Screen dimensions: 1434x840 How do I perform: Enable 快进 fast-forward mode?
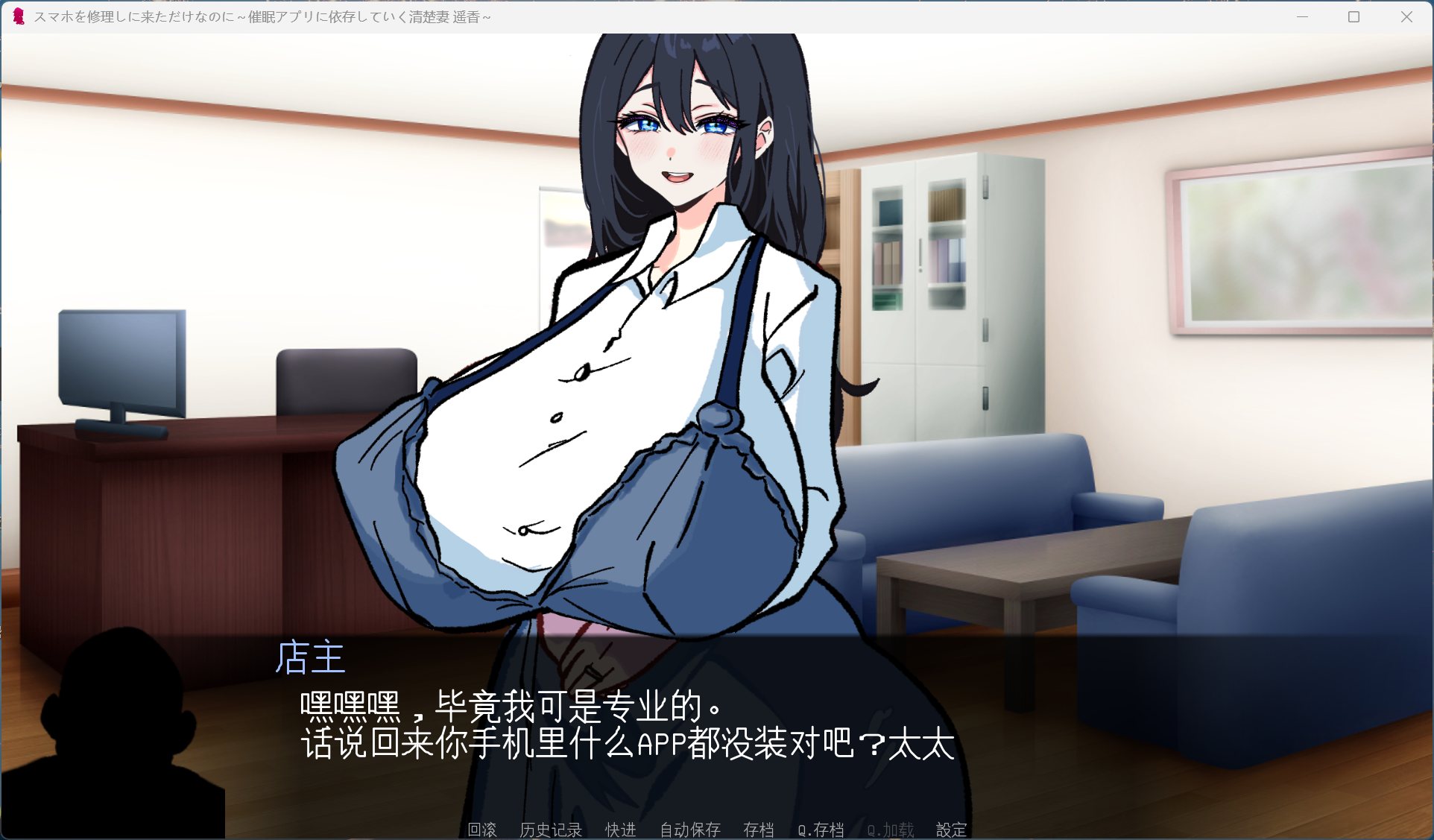pyautogui.click(x=620, y=830)
